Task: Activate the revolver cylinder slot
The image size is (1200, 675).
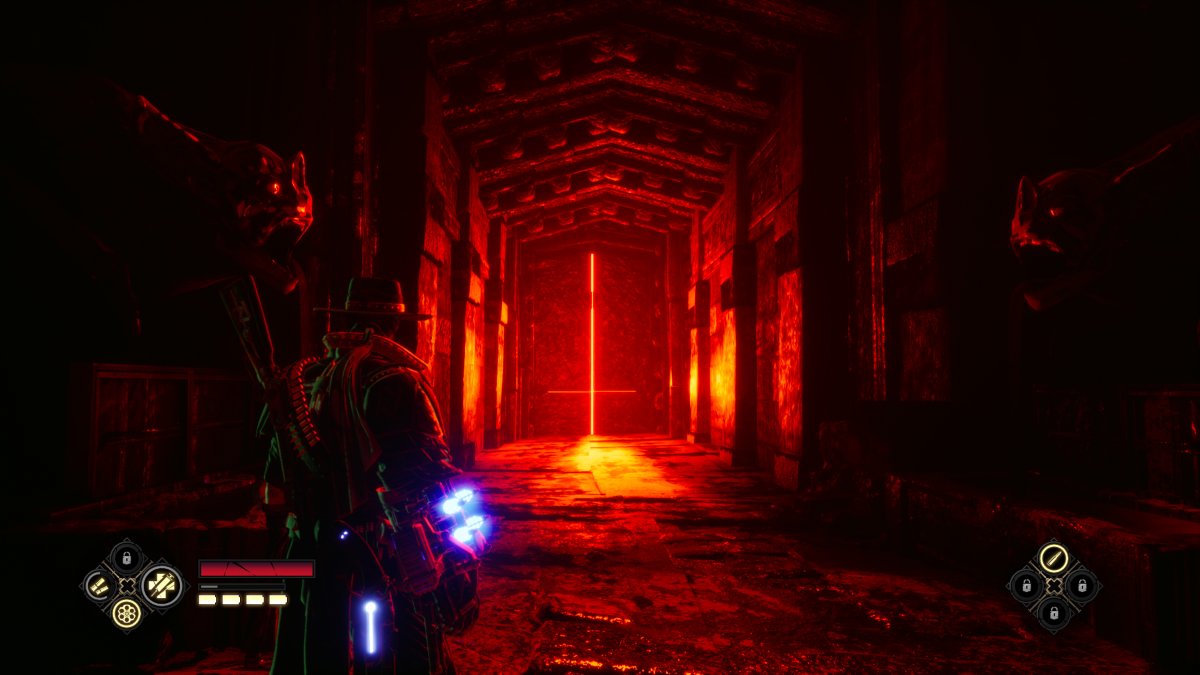Action: tap(126, 613)
